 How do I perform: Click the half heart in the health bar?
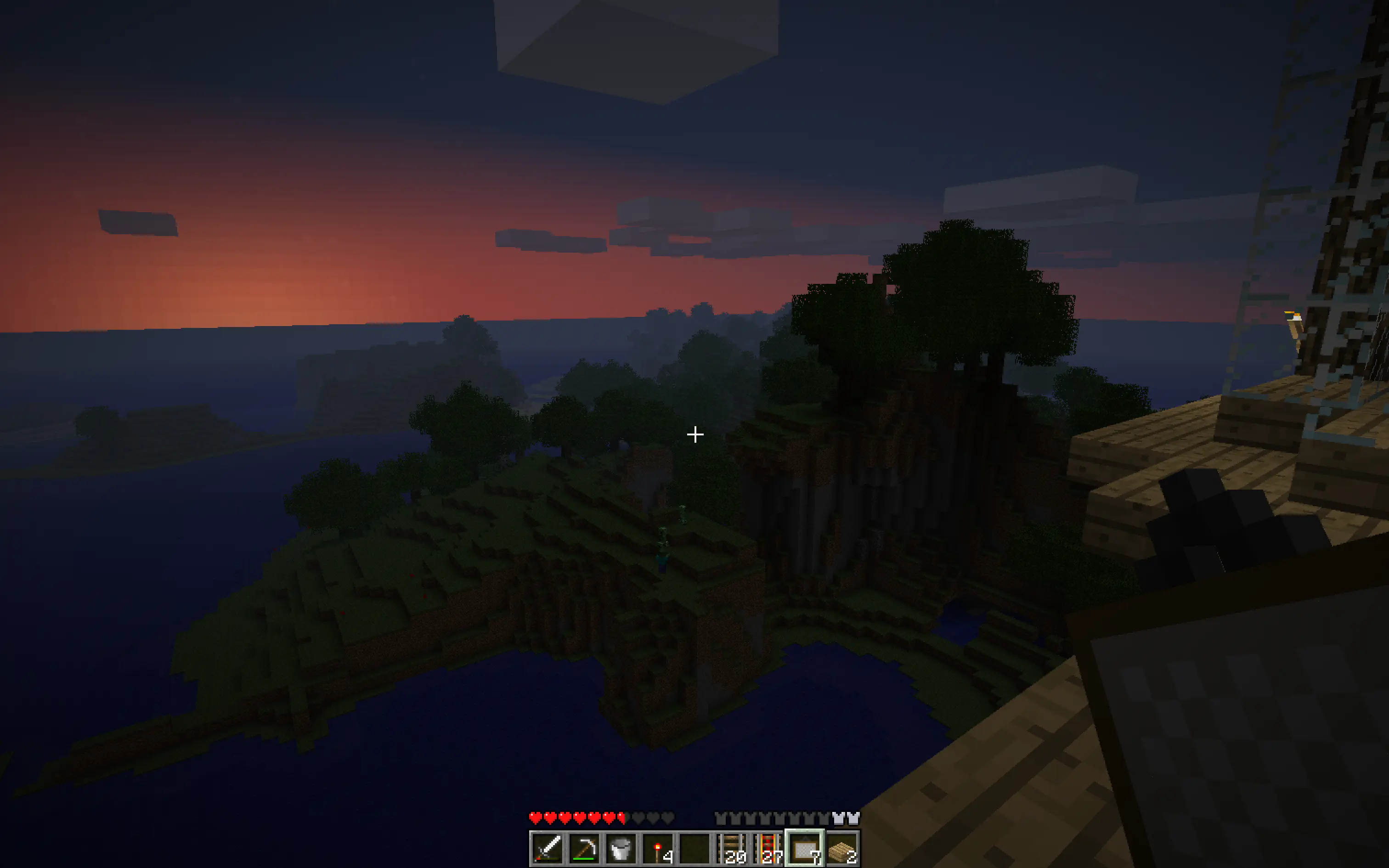click(x=623, y=818)
